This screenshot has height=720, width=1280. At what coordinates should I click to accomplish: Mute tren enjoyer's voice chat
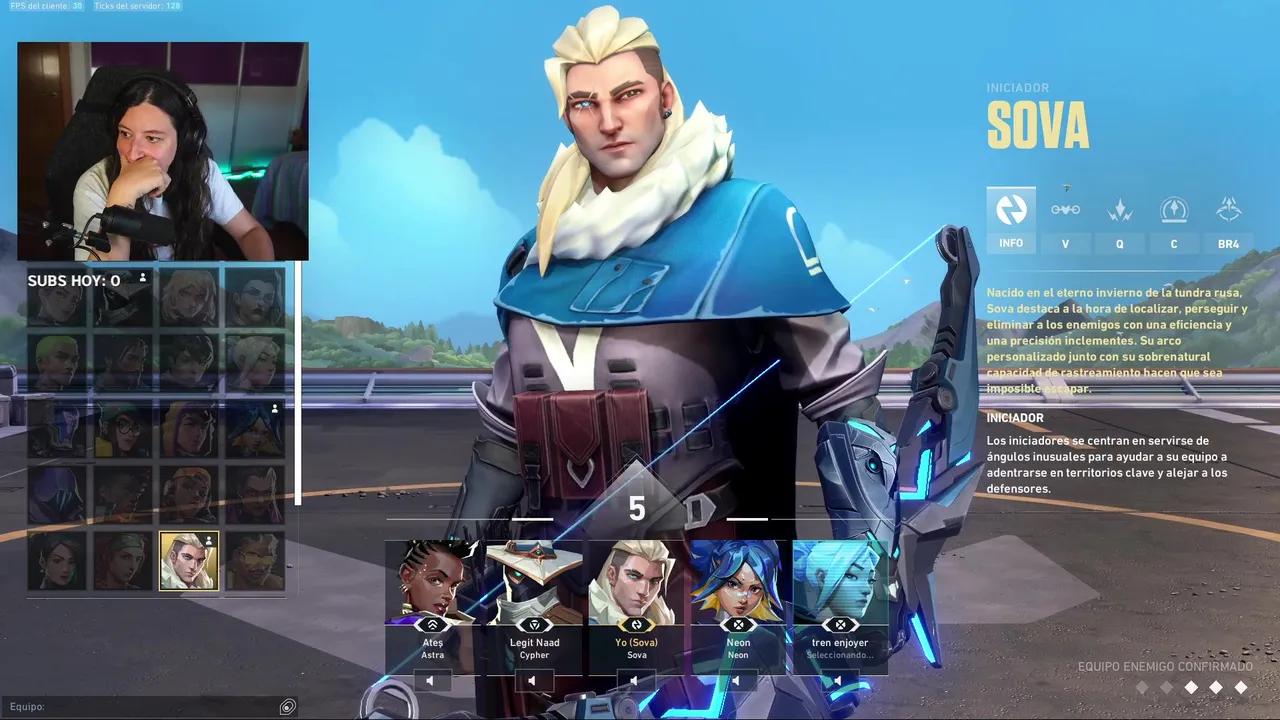[837, 680]
